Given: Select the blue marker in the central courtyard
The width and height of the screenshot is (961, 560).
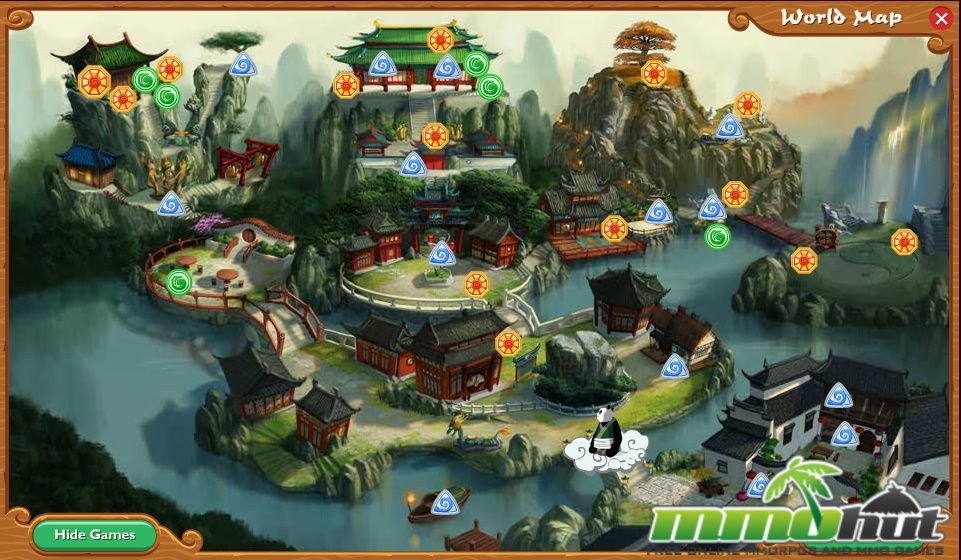Looking at the screenshot, I should point(441,252).
